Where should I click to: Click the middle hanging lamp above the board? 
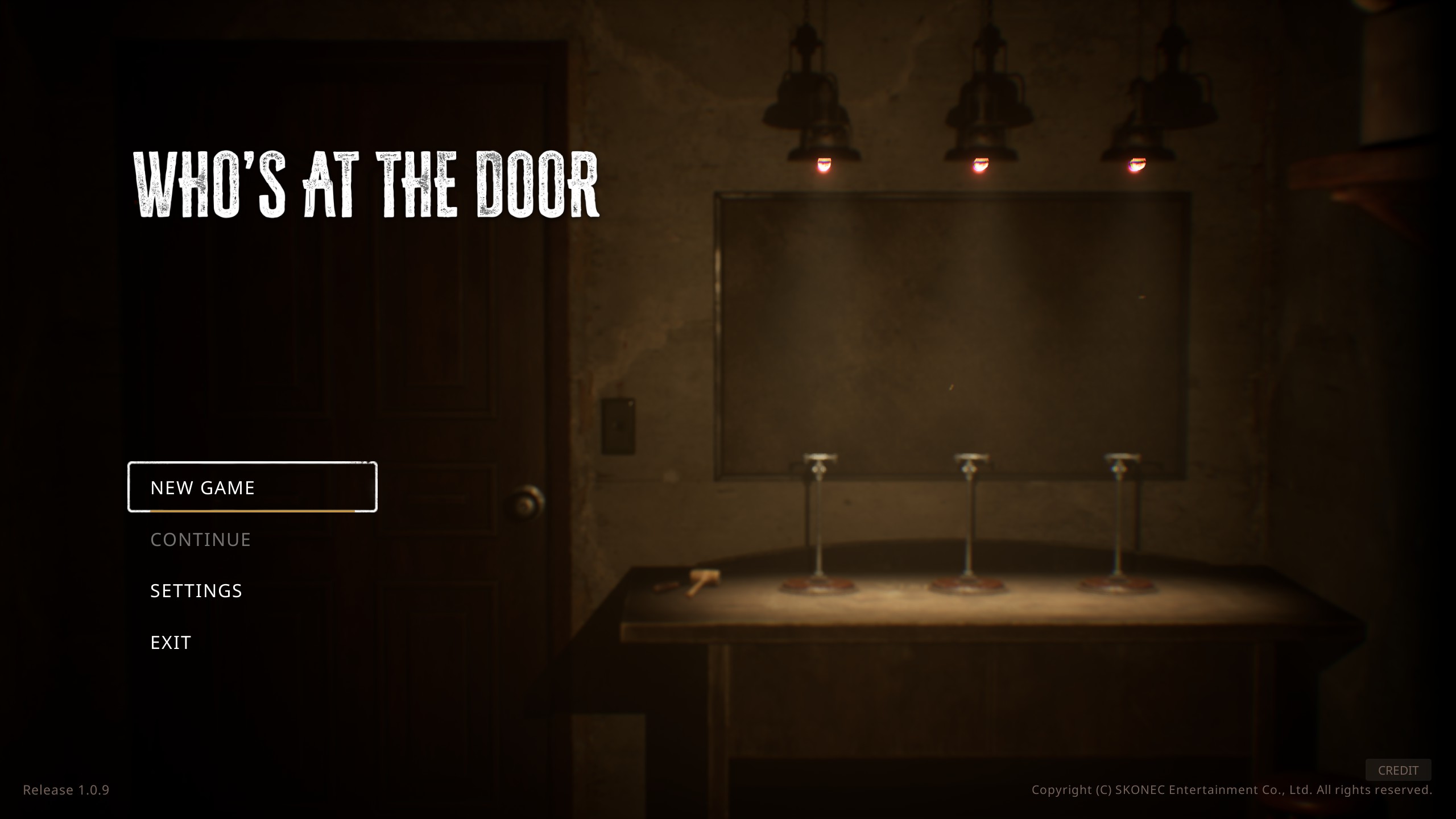980,165
